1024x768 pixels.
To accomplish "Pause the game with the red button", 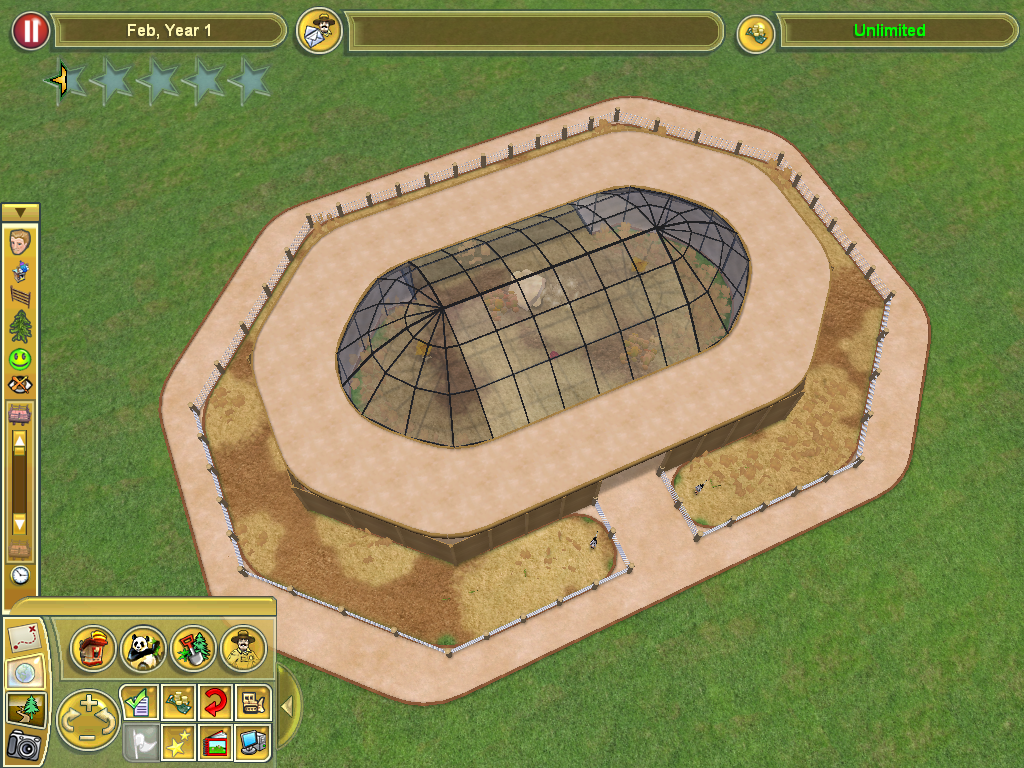I will point(30,31).
